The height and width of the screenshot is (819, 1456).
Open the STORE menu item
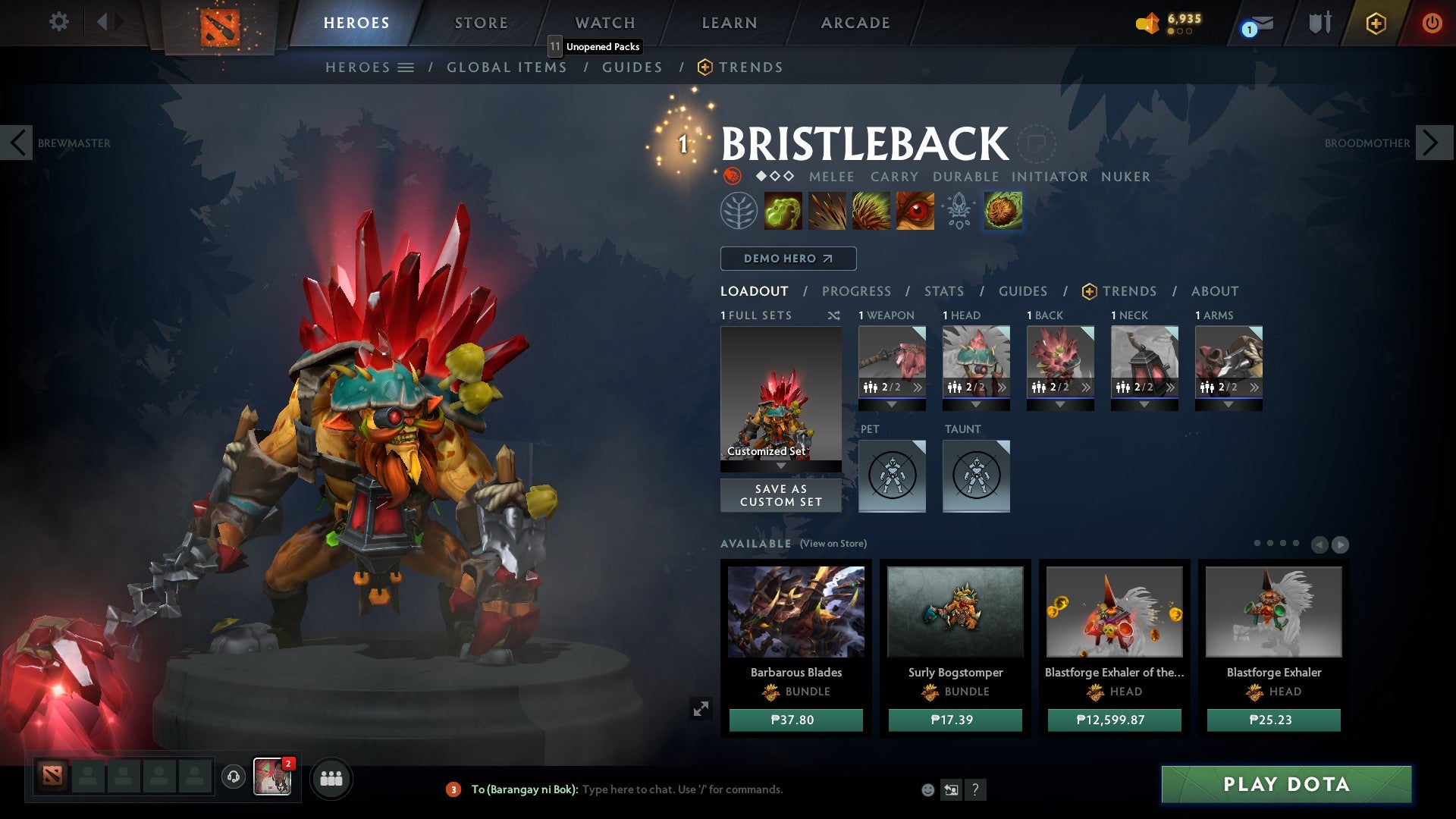pos(480,22)
